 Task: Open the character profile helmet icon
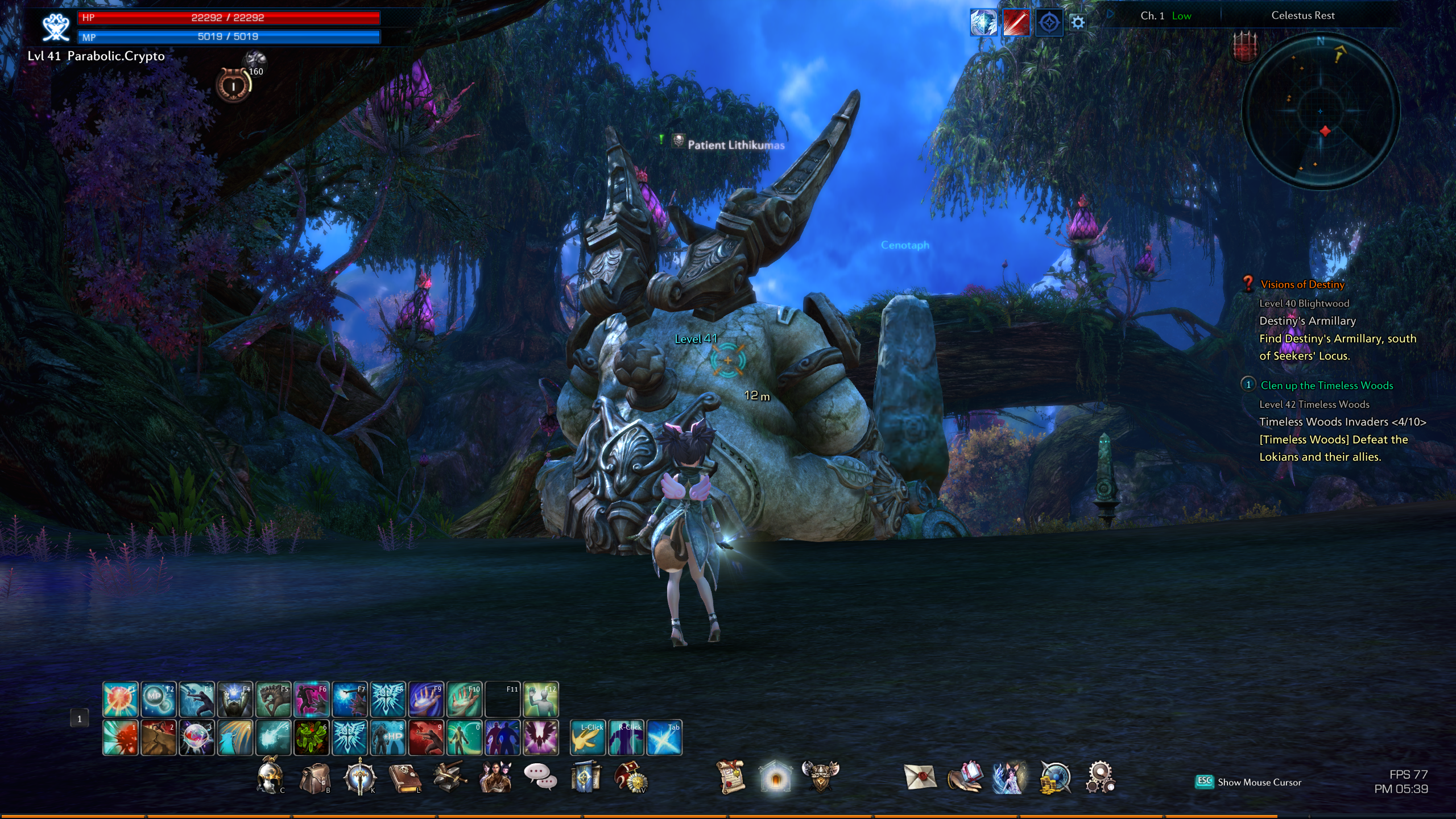270,777
